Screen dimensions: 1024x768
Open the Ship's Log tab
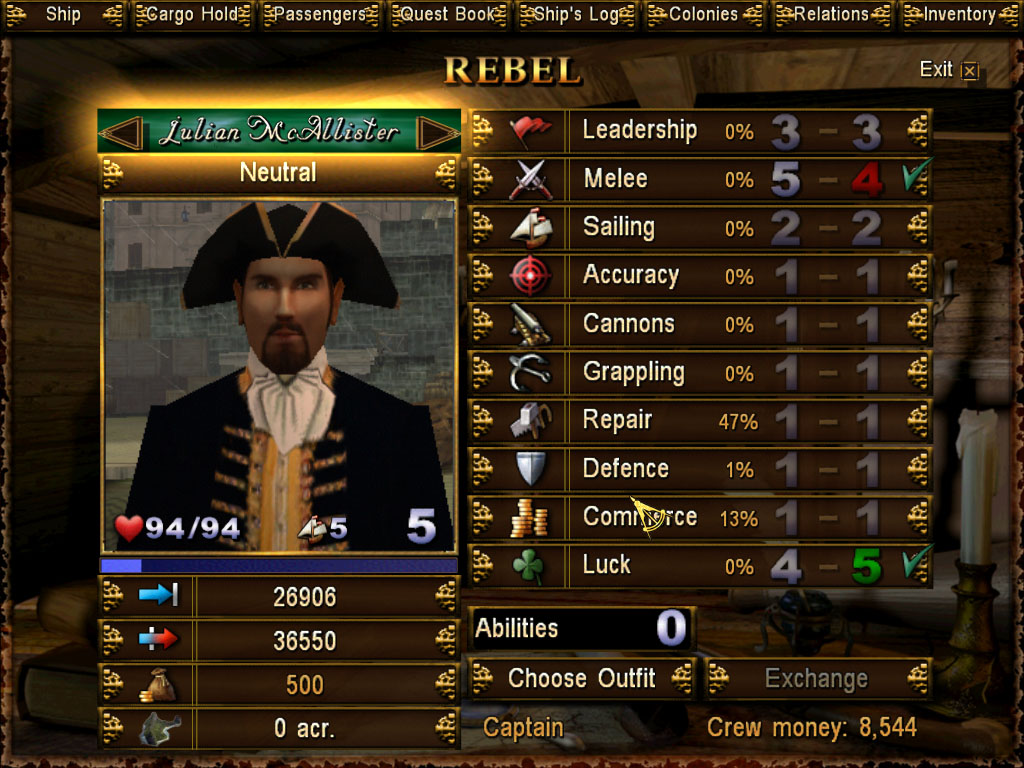[x=576, y=15]
